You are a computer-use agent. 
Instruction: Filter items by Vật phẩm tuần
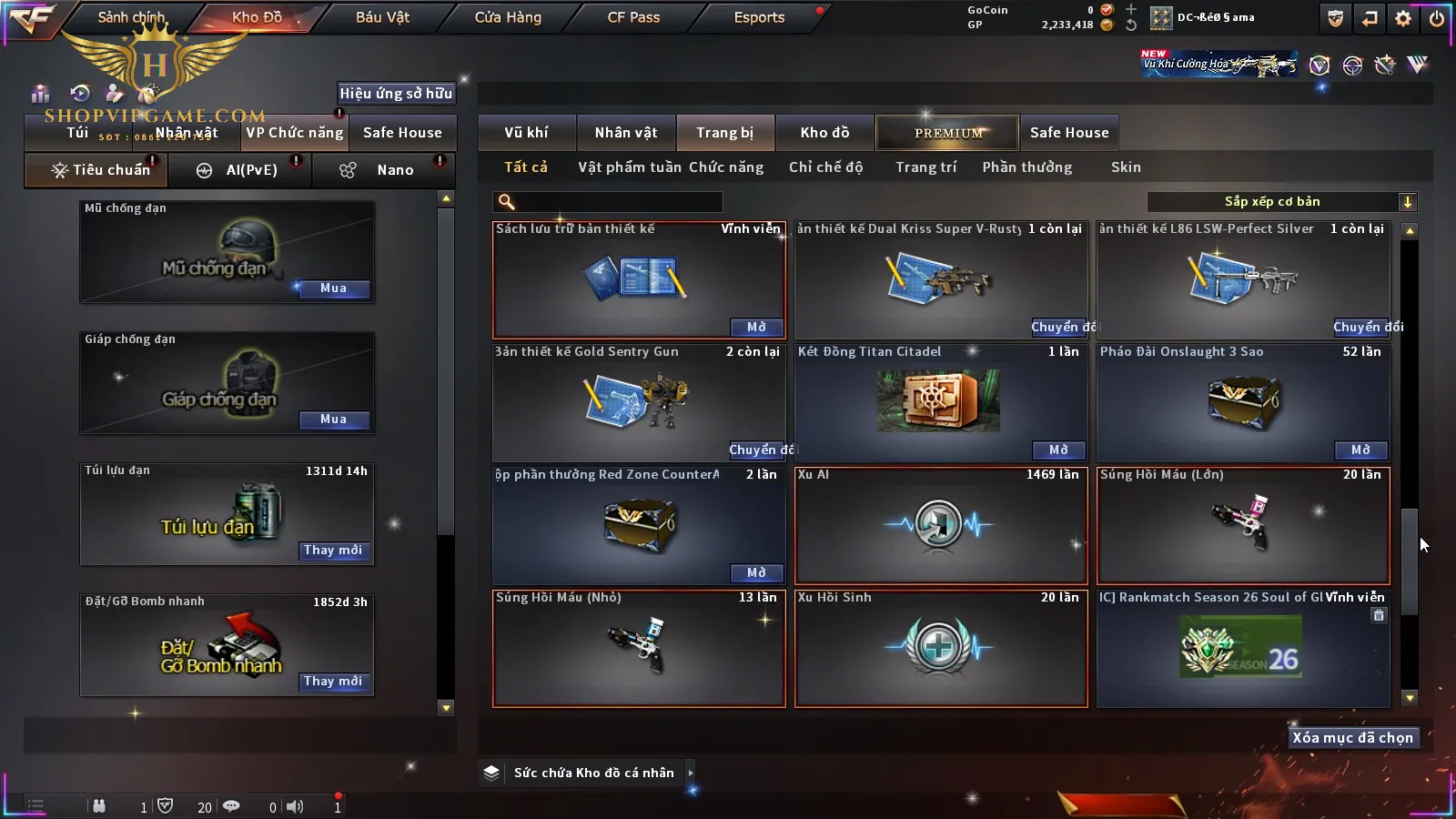click(630, 167)
